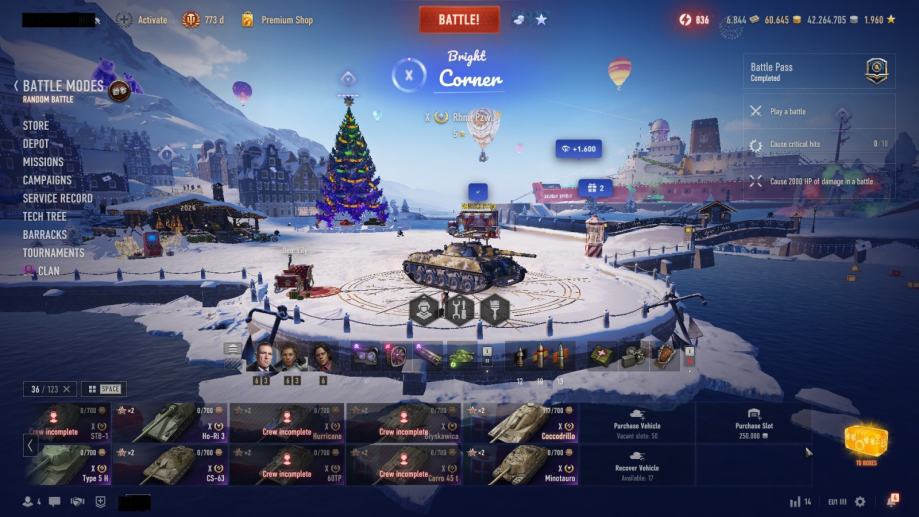
Task: Open the Battle Pass panel
Action: [818, 72]
